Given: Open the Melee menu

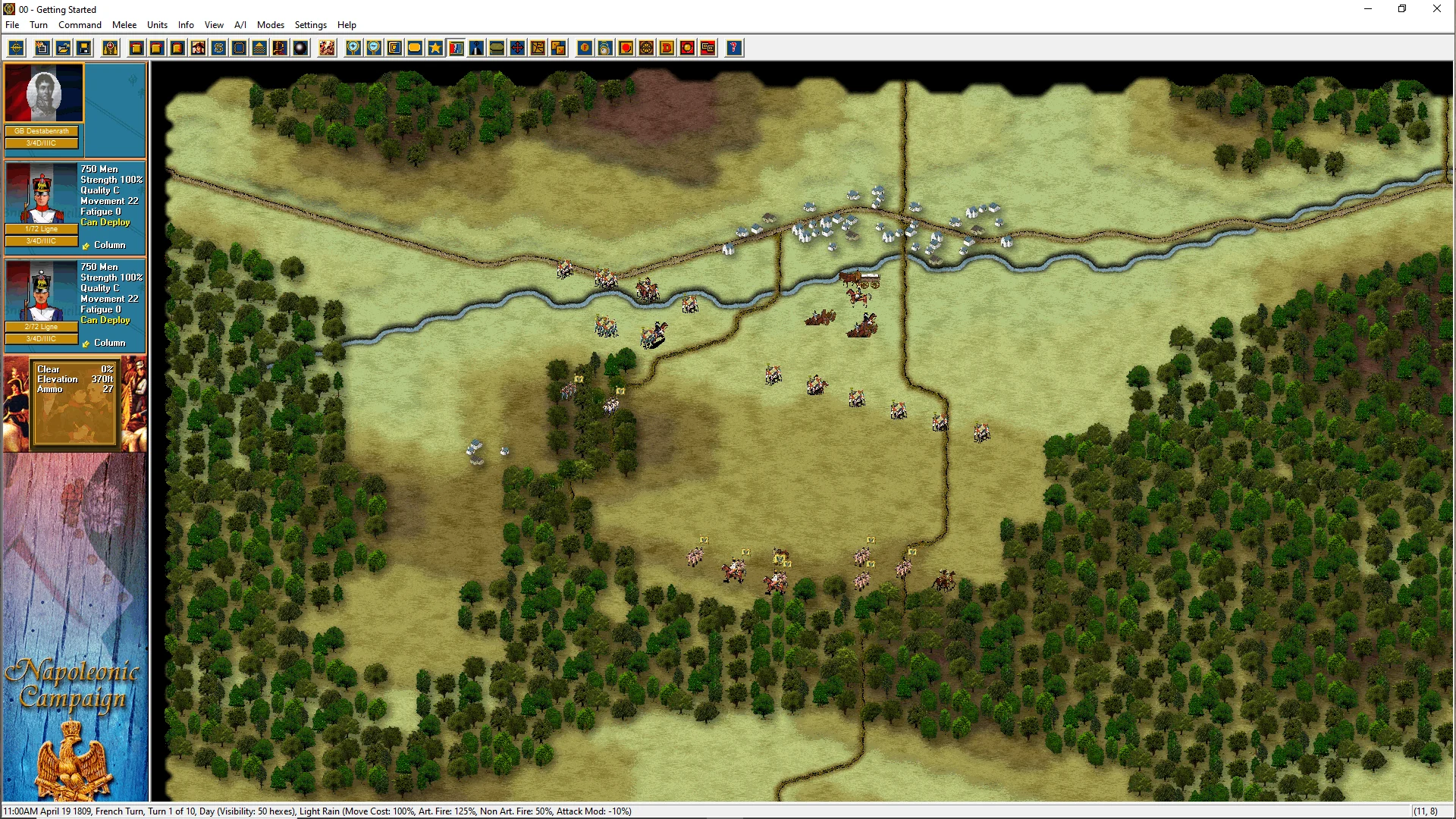Looking at the screenshot, I should coord(124,25).
